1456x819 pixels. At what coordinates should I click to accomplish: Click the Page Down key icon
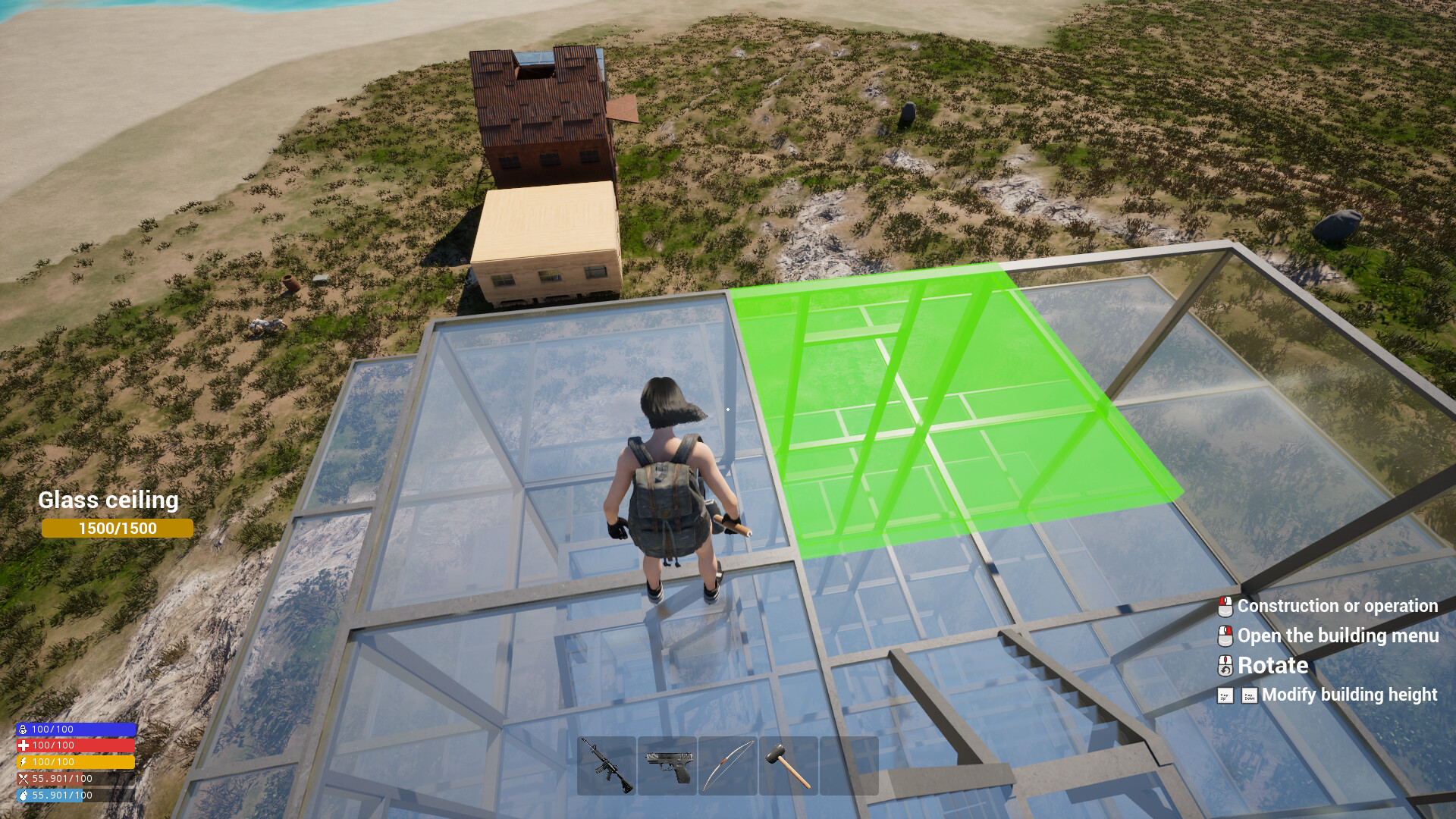point(1250,695)
